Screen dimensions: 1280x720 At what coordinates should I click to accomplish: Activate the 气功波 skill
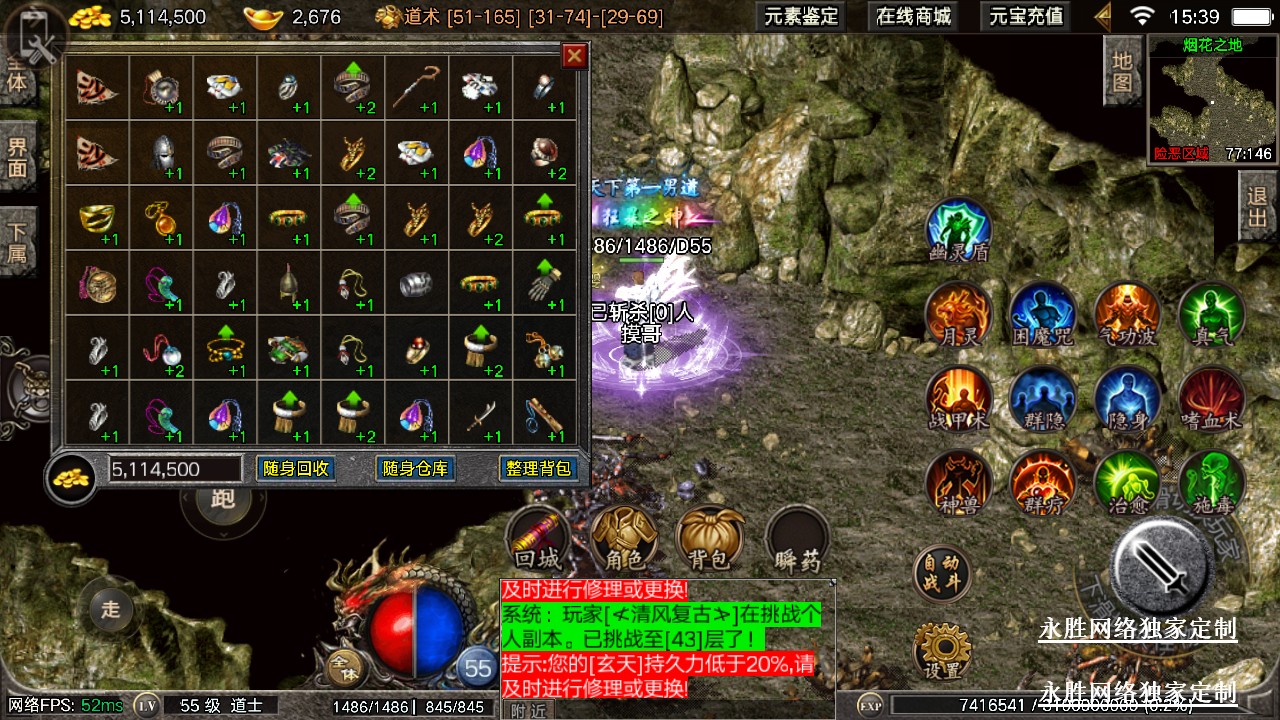coord(1126,314)
